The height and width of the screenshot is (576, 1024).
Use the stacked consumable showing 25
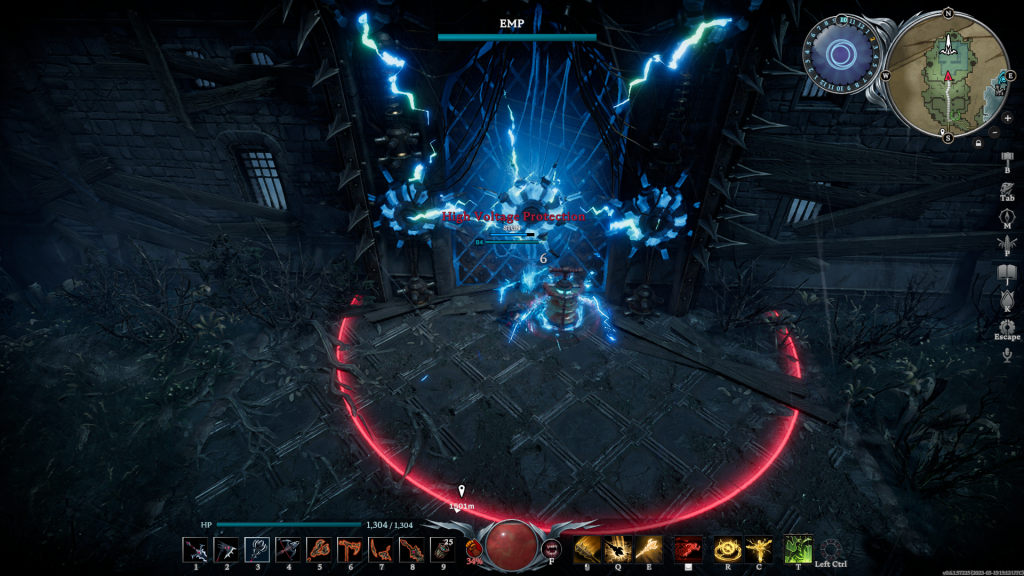(442, 549)
